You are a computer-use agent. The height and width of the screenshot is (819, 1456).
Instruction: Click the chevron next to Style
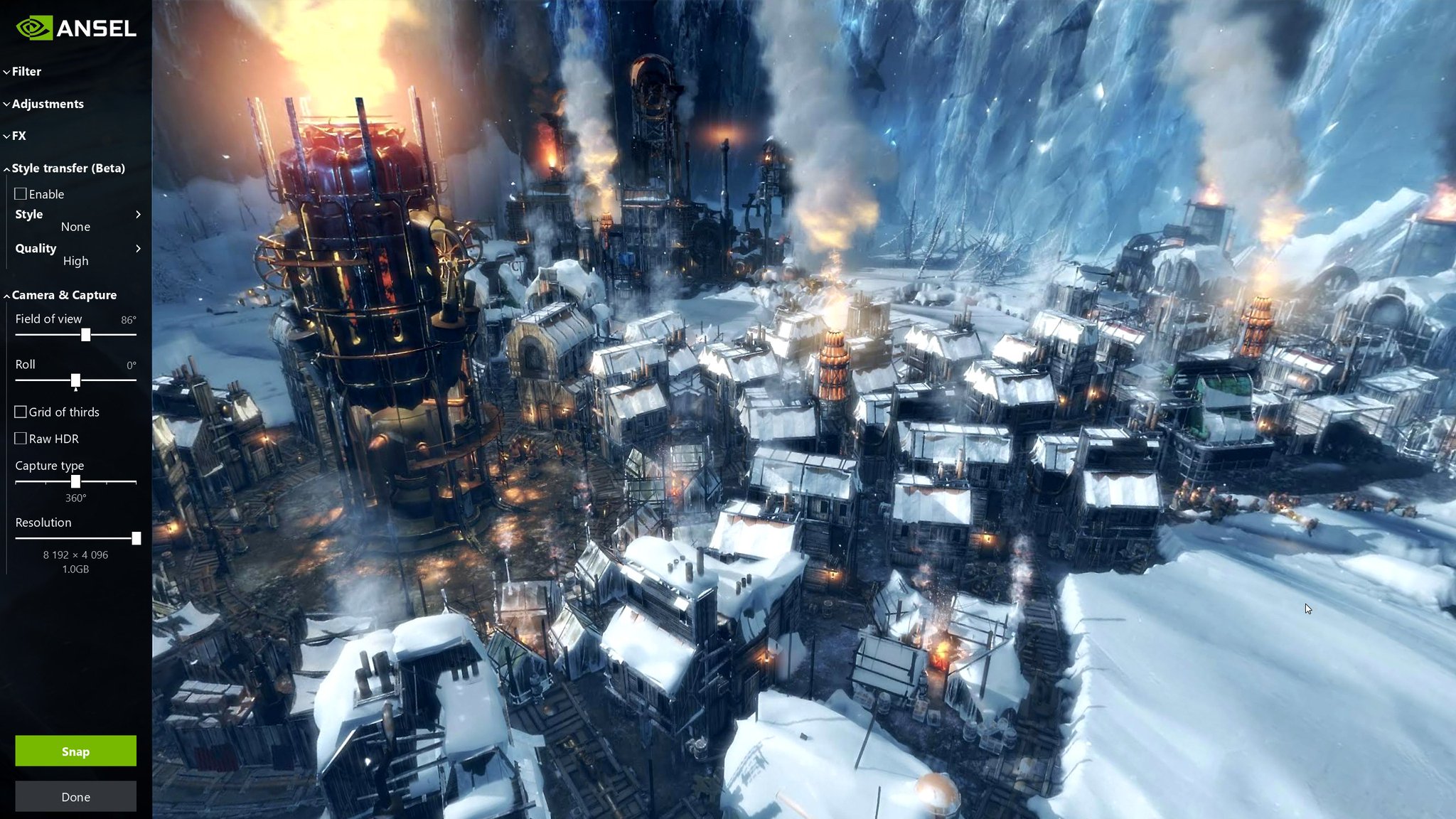pos(139,215)
